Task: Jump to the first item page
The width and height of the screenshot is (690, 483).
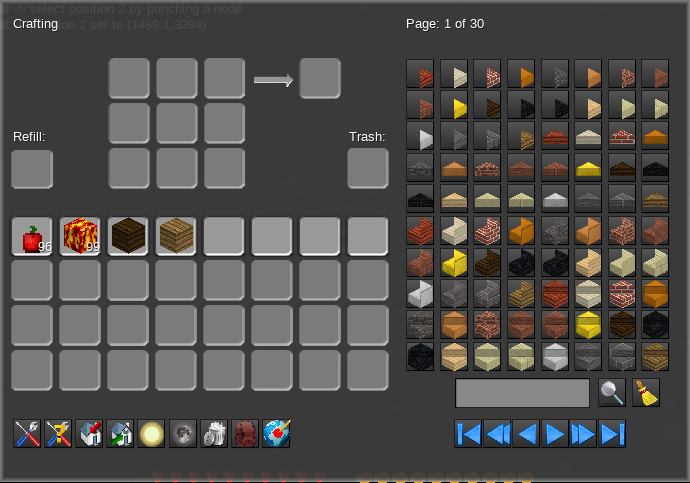Action: (468, 433)
